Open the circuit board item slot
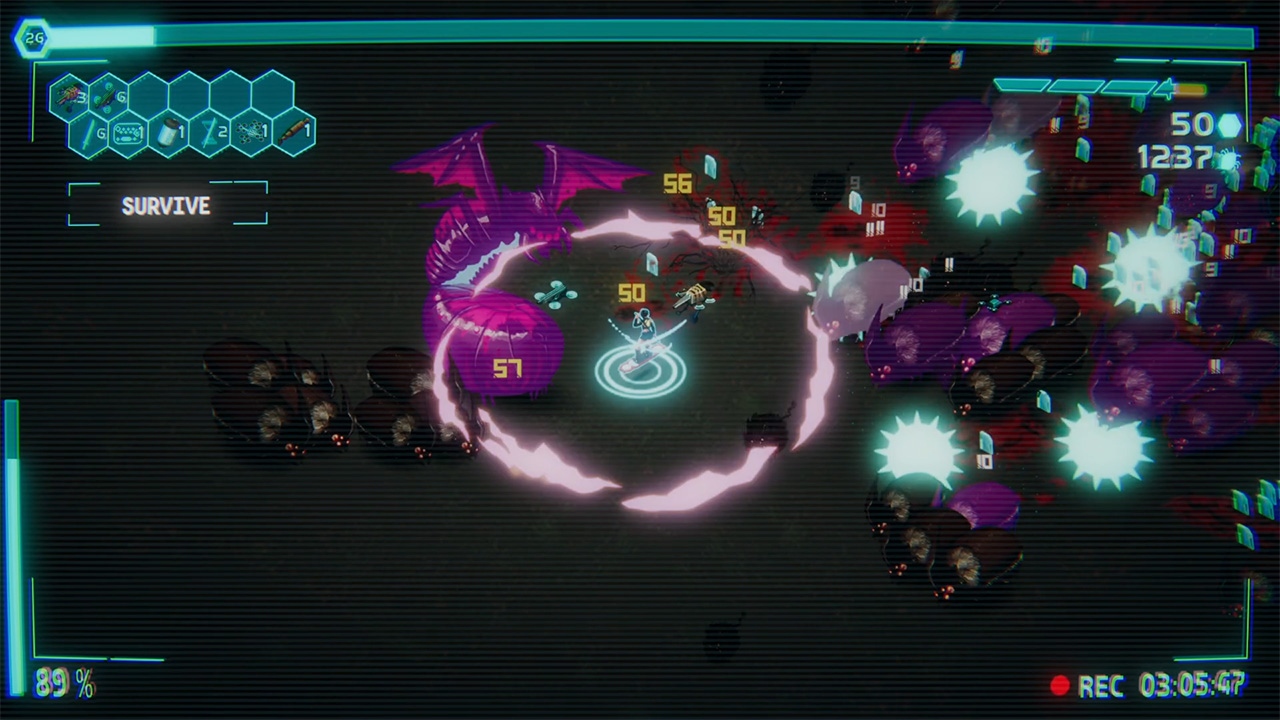 pyautogui.click(x=128, y=131)
